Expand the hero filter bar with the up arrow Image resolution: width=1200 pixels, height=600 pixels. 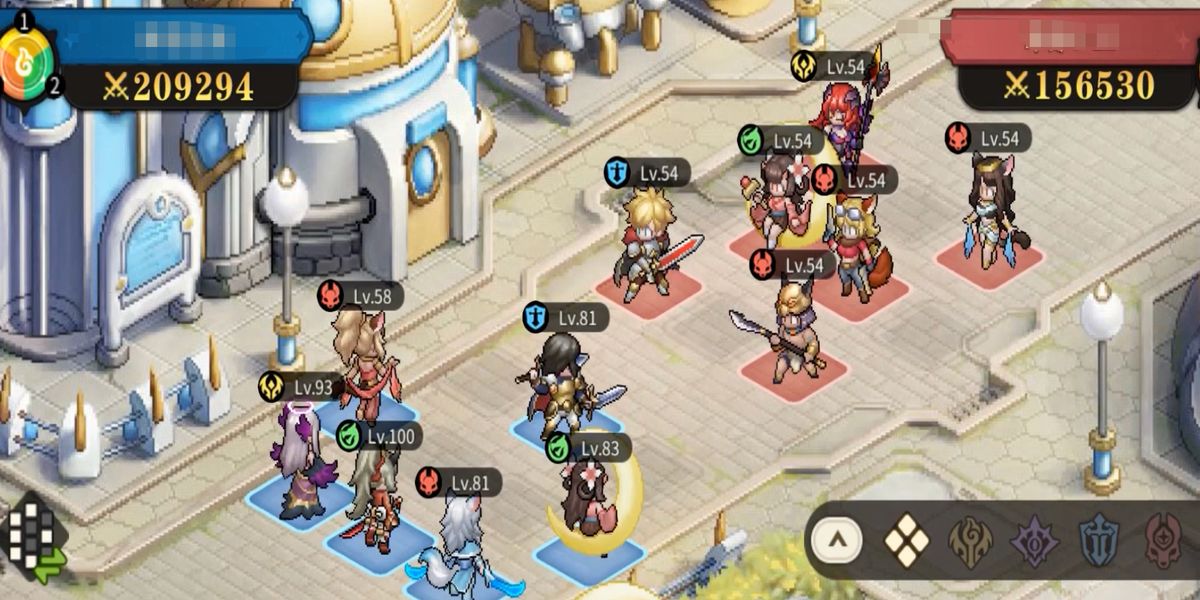pos(837,542)
